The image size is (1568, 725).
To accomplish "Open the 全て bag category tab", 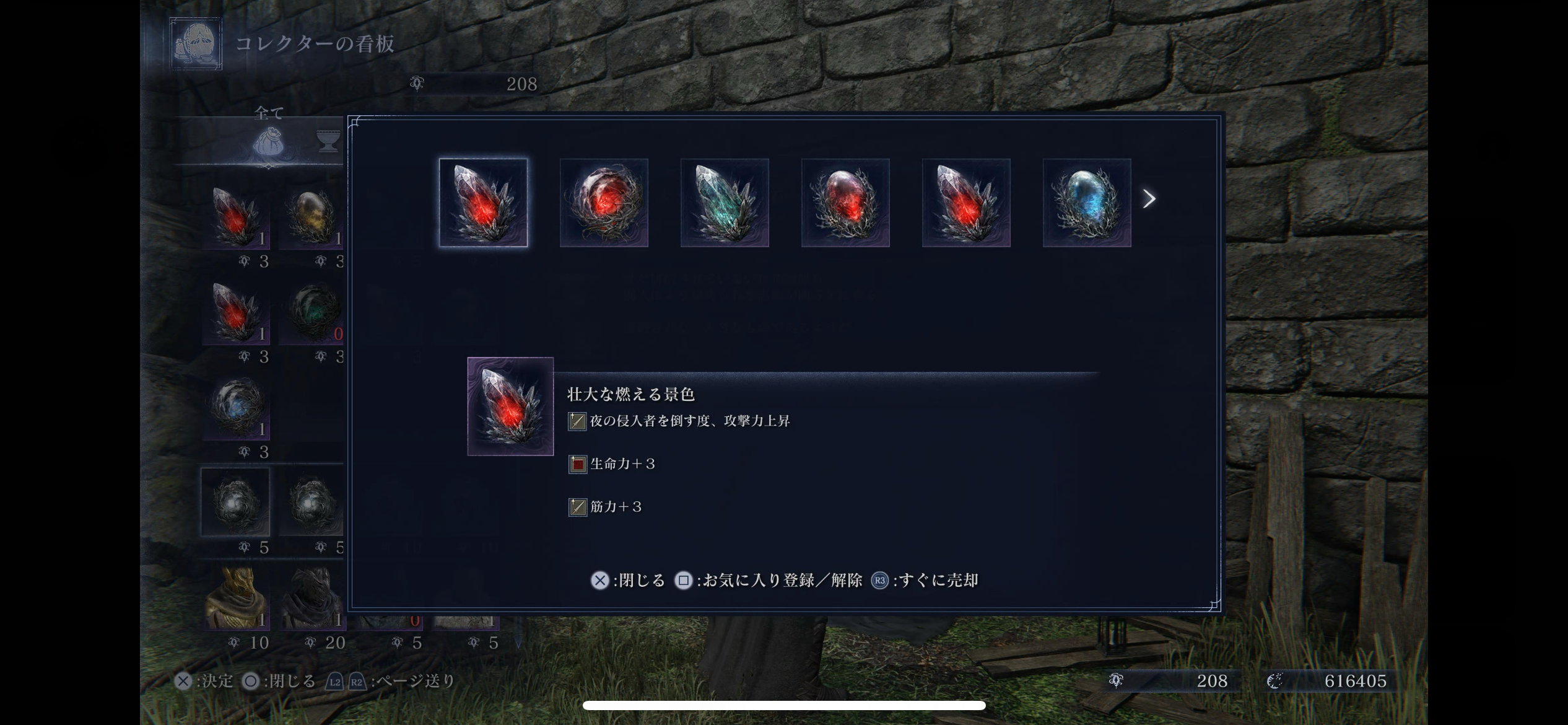I will tap(269, 142).
